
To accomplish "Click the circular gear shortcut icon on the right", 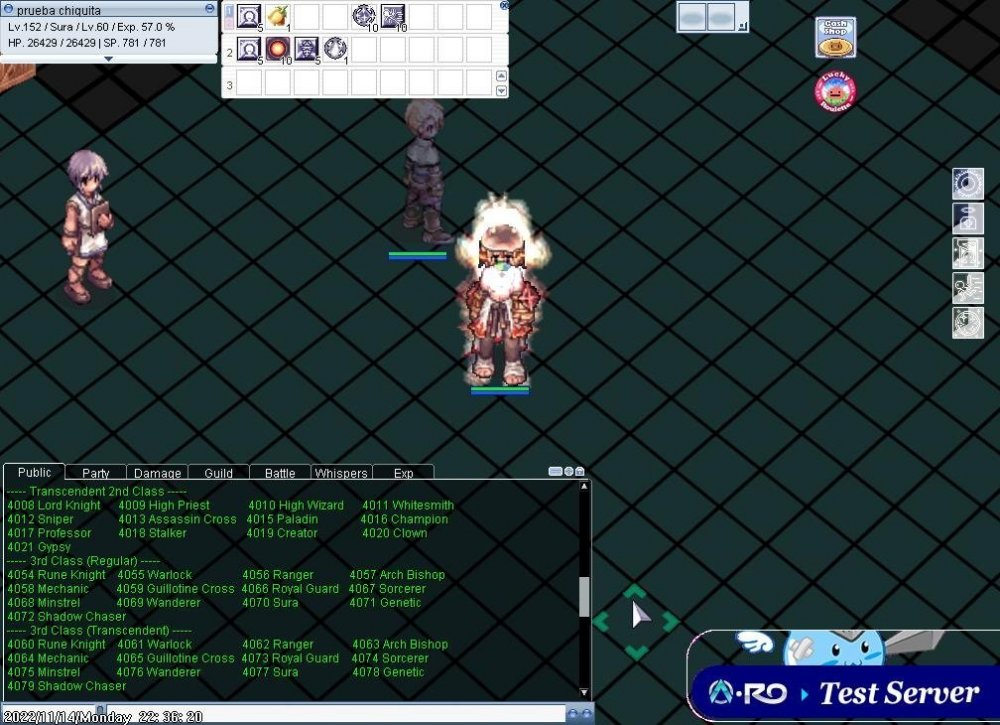I will point(967,184).
